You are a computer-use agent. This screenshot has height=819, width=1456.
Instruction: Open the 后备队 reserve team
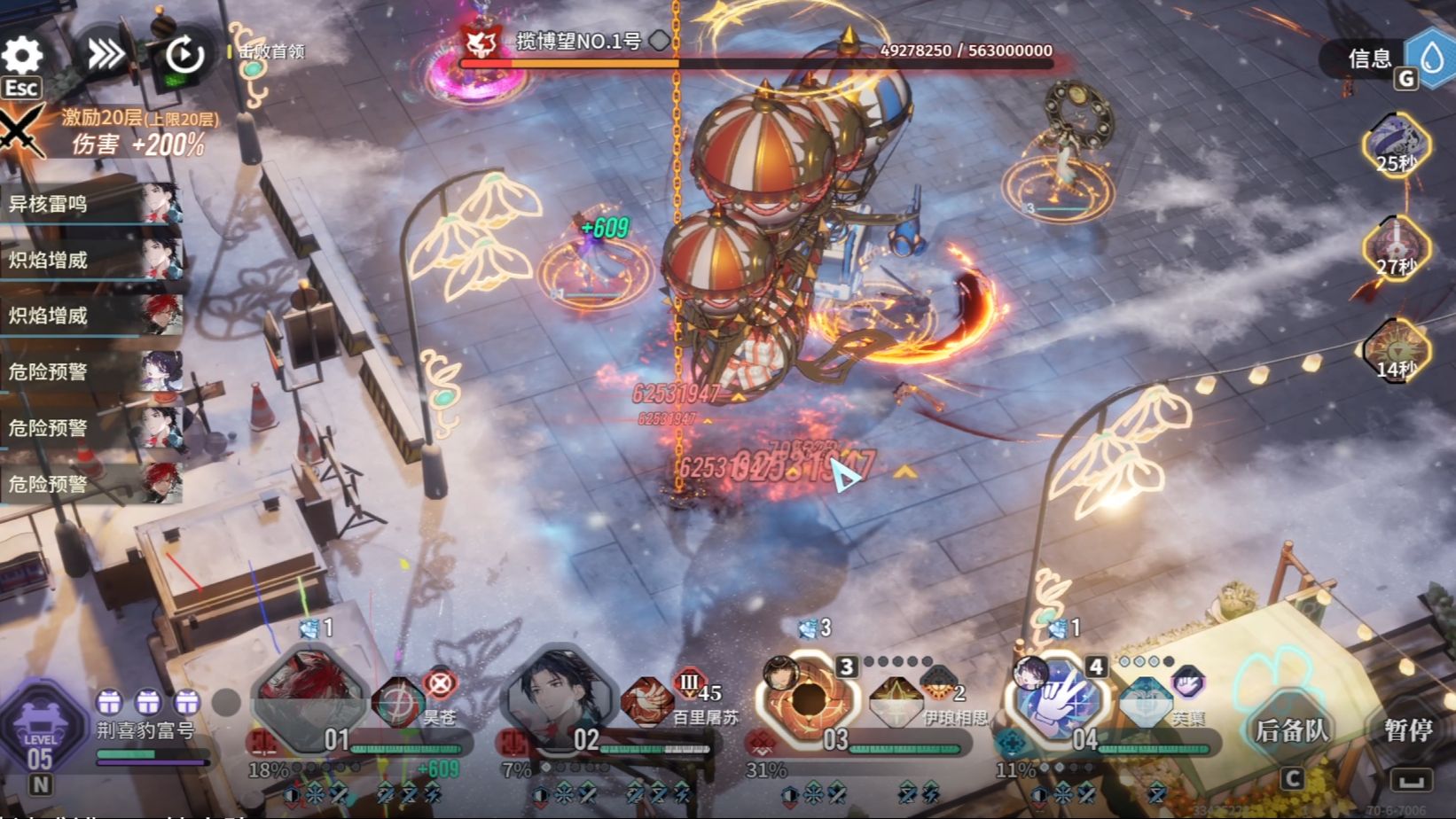[x=1291, y=730]
